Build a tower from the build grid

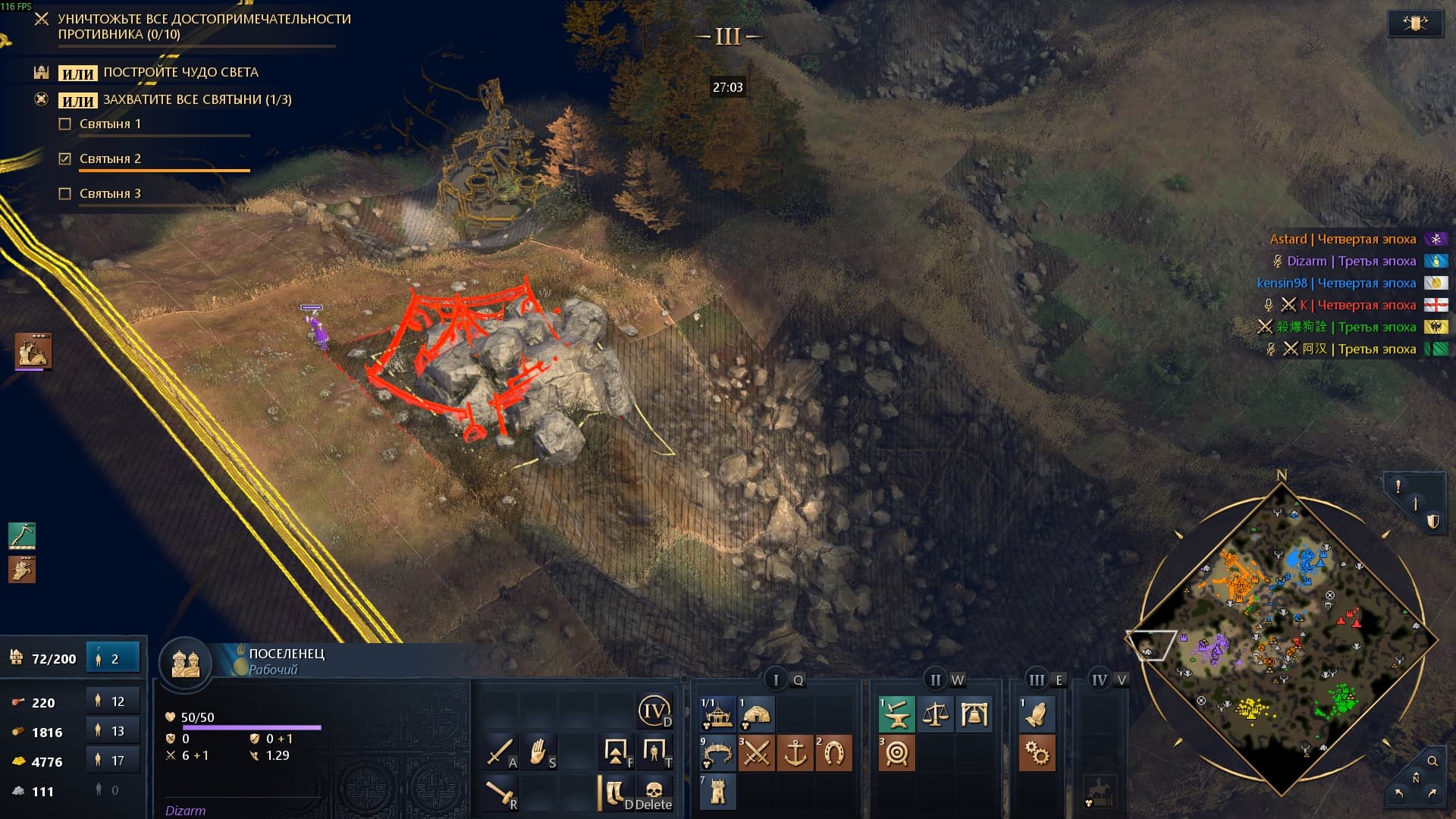(x=717, y=792)
